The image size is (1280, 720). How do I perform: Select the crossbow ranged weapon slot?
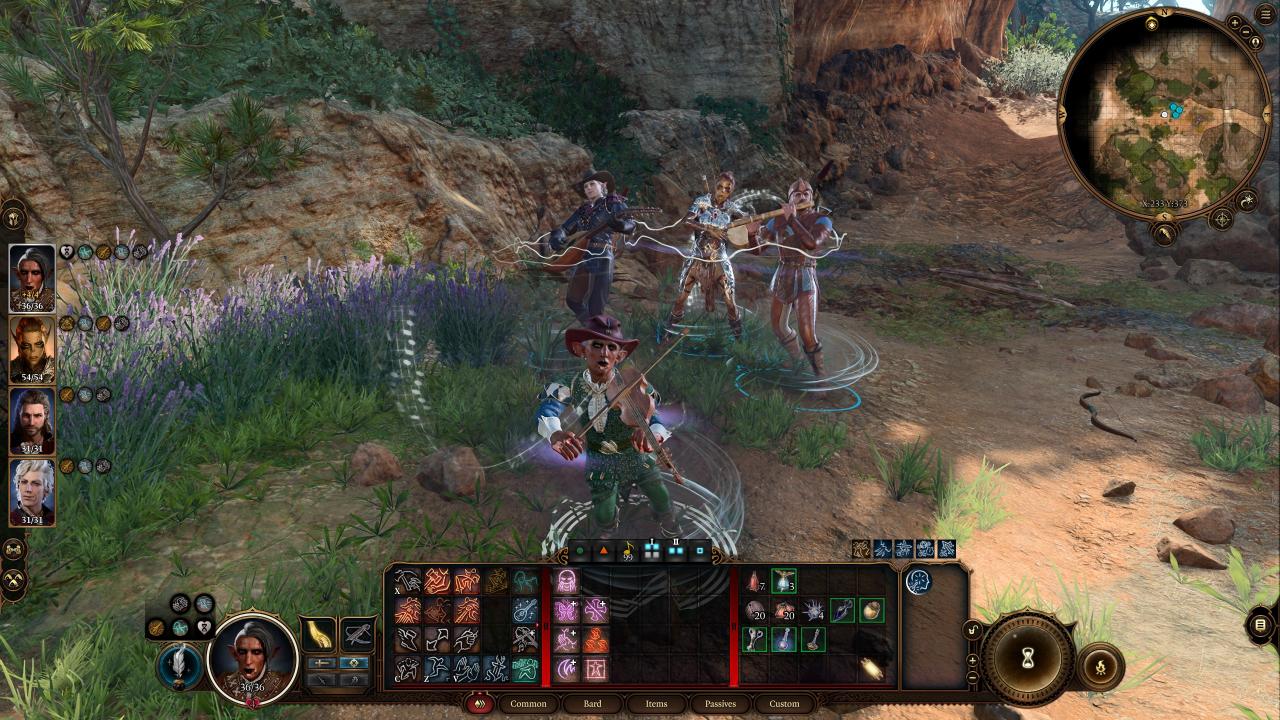click(x=357, y=634)
